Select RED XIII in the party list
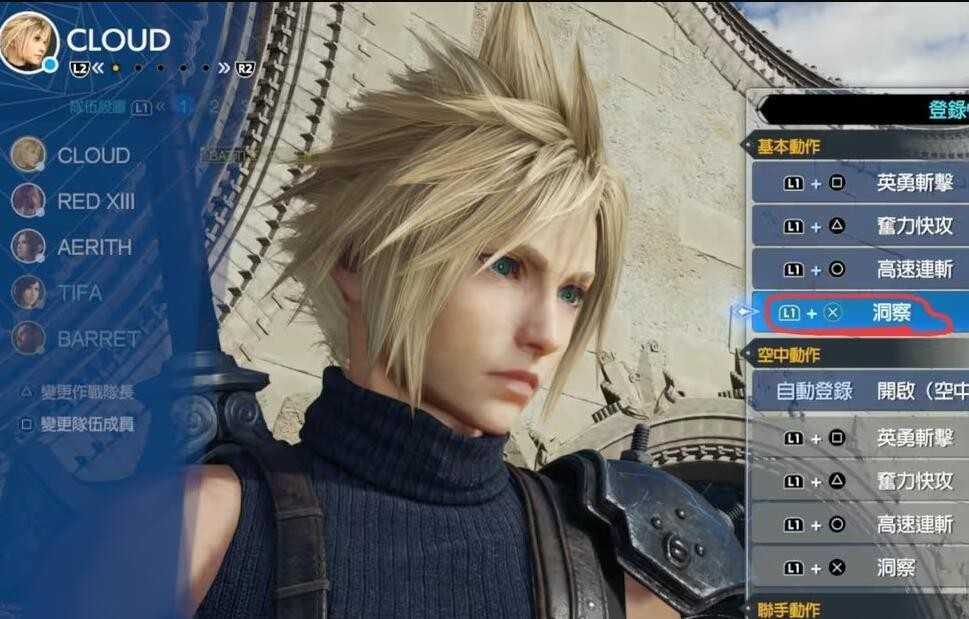969x619 pixels. [x=95, y=201]
